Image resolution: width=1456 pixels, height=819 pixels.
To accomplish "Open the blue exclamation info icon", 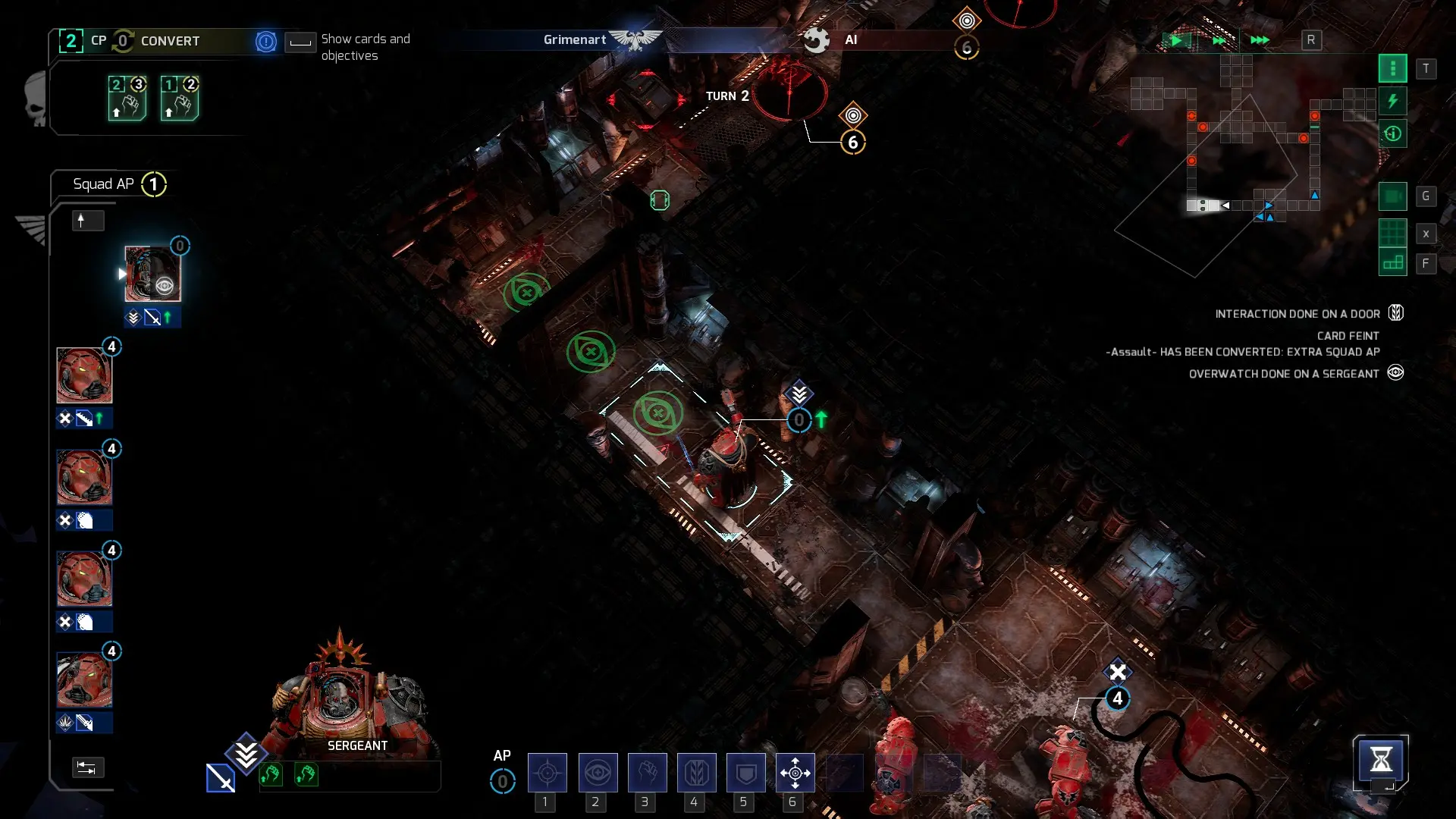I will (266, 42).
